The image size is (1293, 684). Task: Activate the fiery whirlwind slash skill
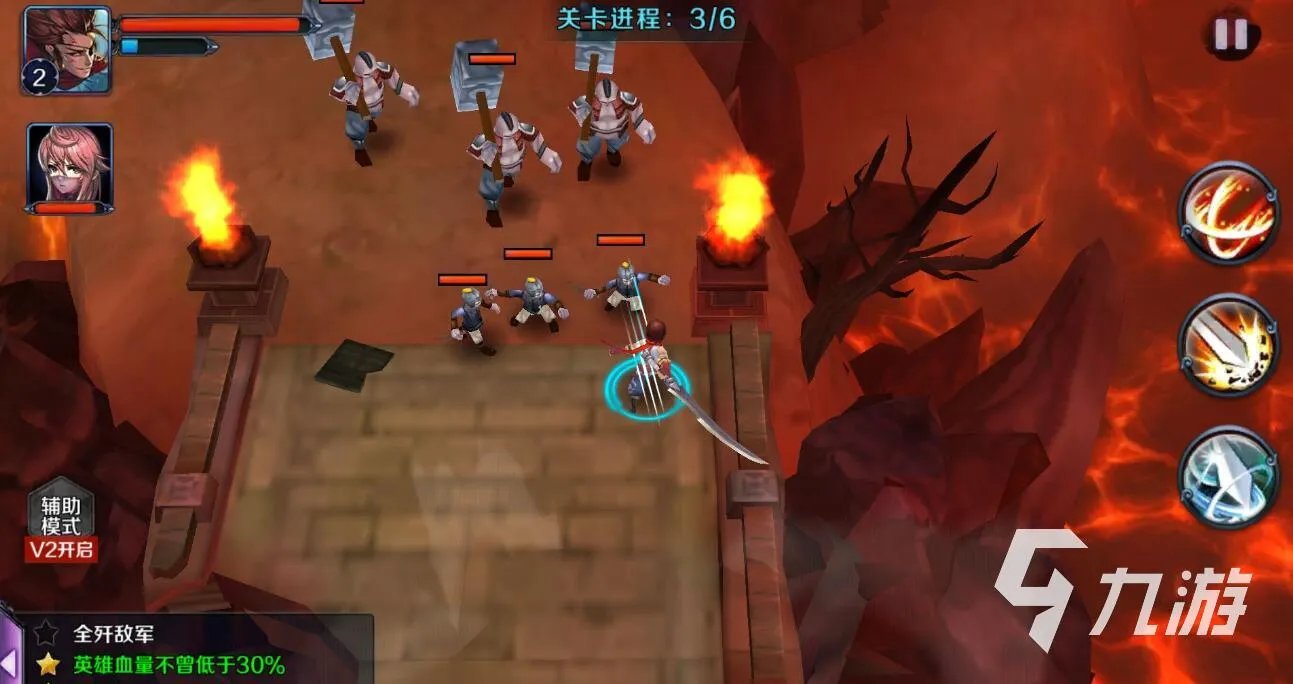click(x=1229, y=214)
